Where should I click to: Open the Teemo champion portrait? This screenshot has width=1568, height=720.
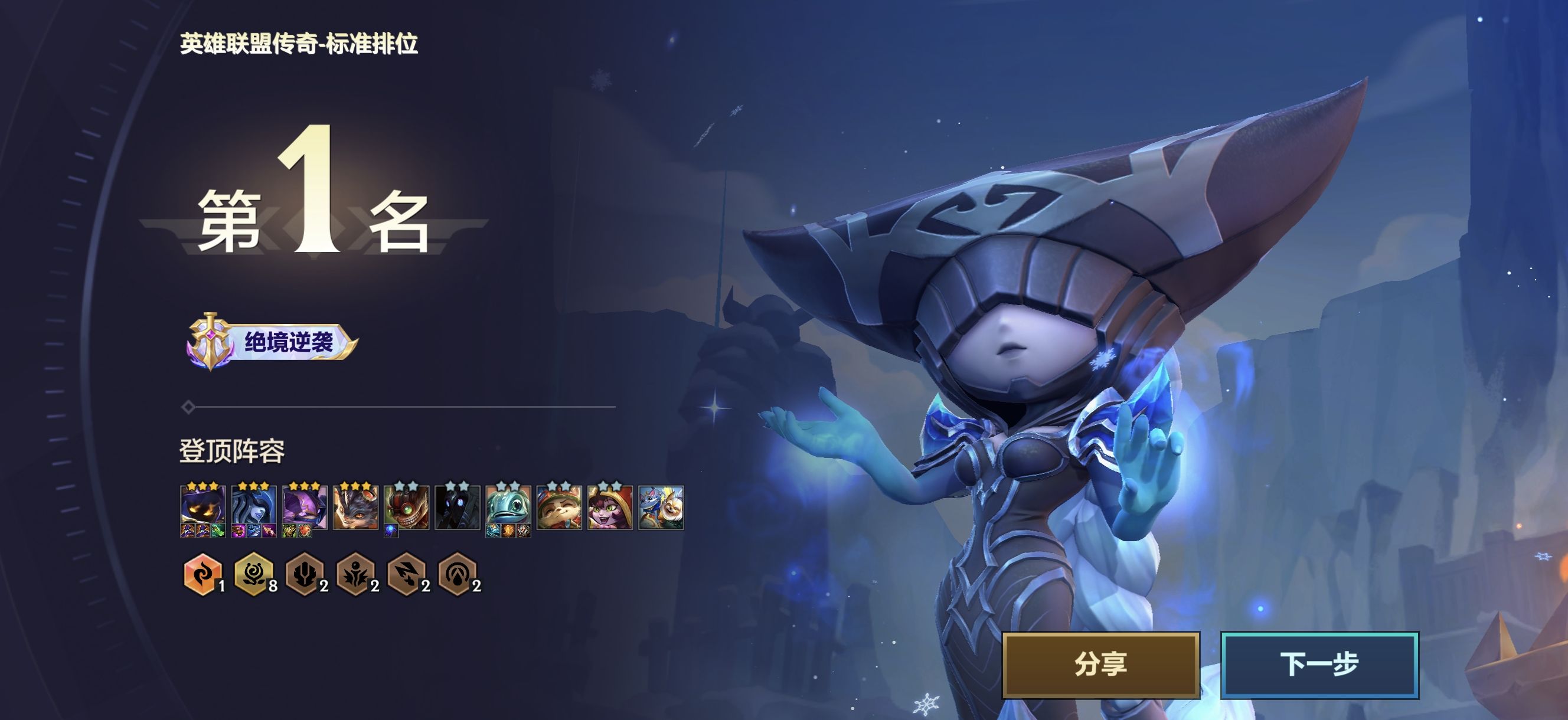point(559,506)
